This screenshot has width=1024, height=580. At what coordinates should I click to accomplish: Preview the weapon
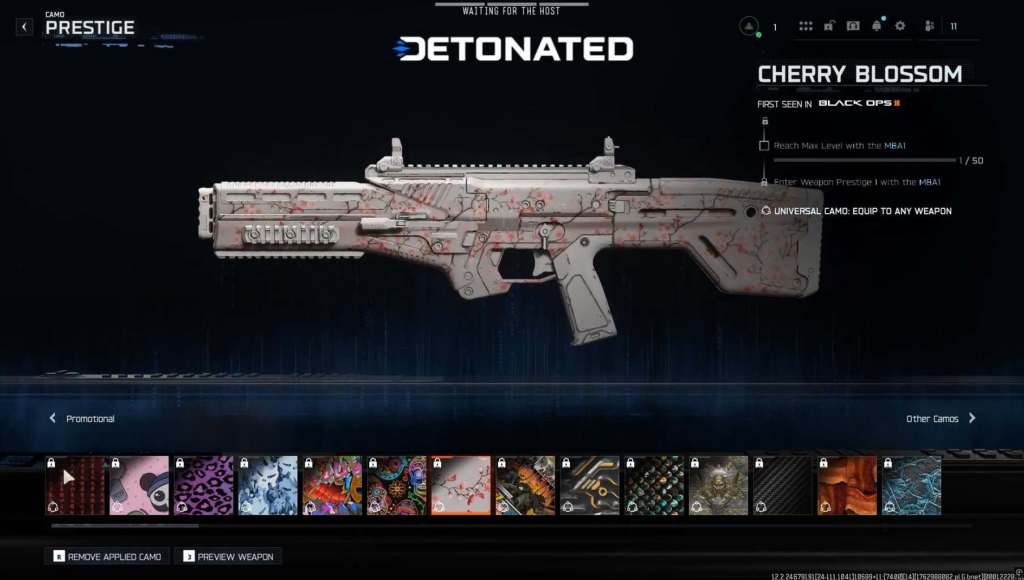pyautogui.click(x=226, y=556)
